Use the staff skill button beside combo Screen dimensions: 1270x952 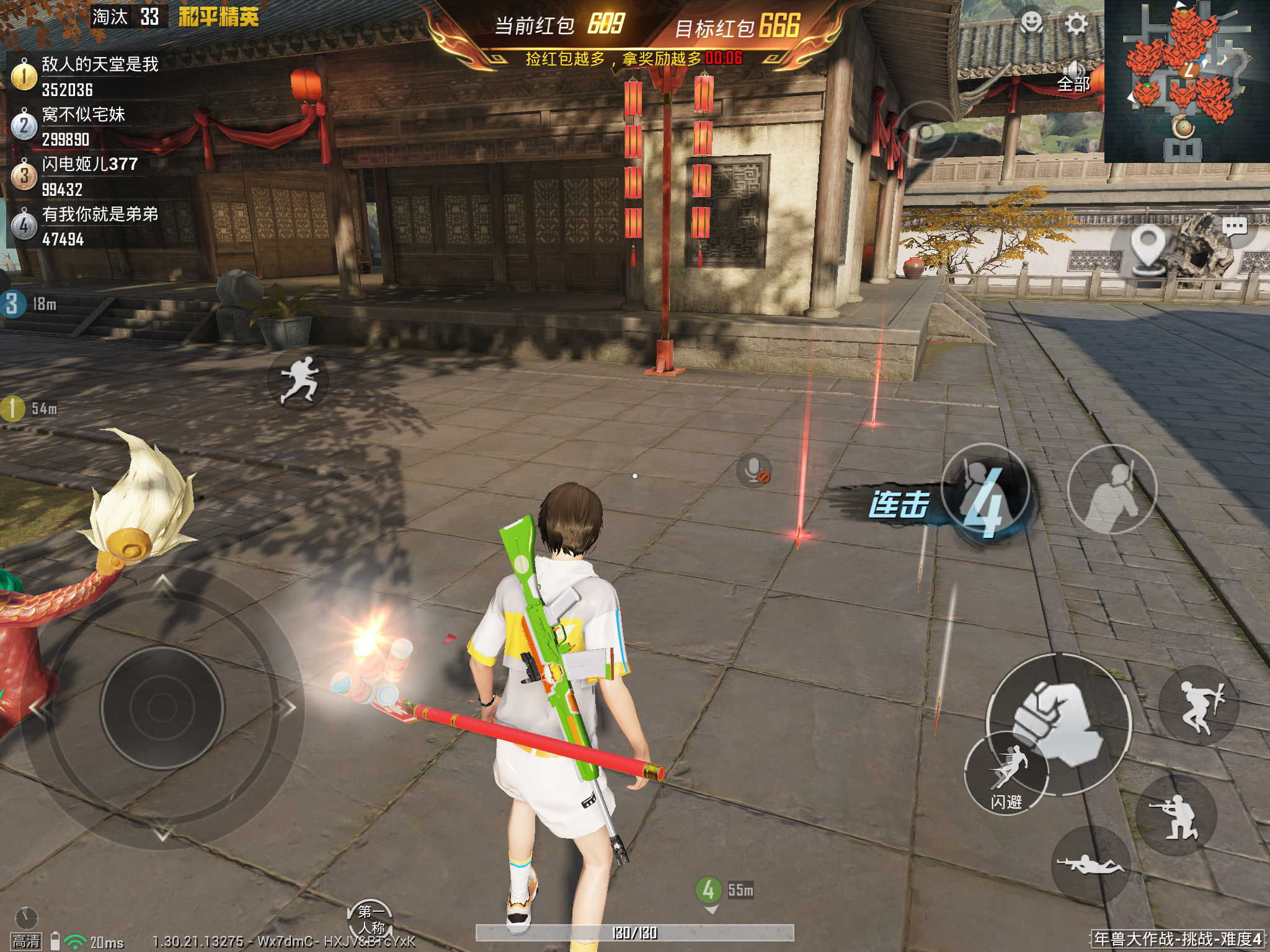(1112, 490)
